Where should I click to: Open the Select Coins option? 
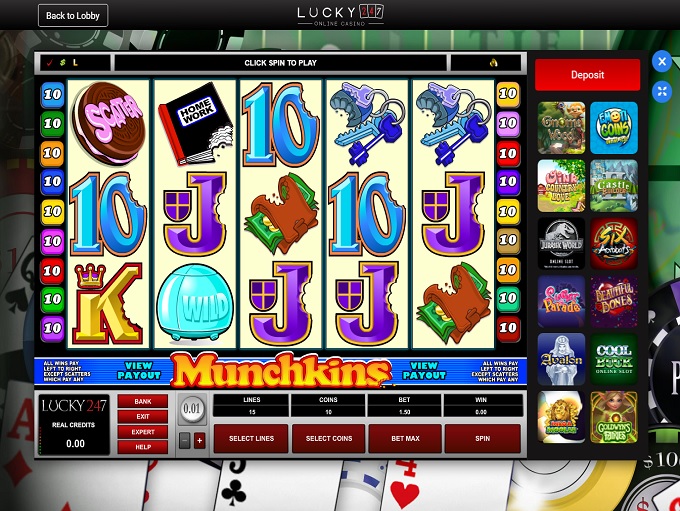pyautogui.click(x=329, y=439)
